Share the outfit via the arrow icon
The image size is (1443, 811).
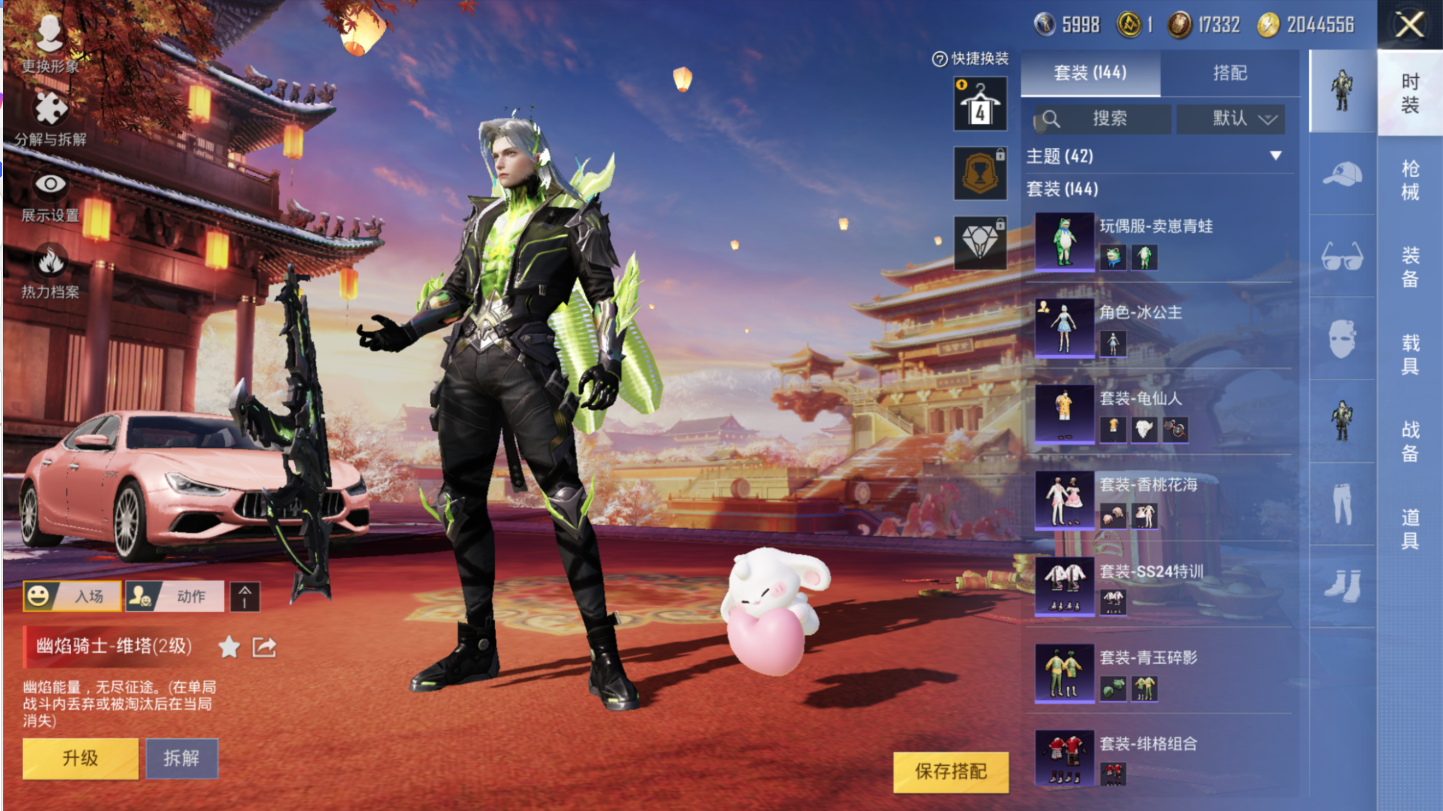coord(264,647)
